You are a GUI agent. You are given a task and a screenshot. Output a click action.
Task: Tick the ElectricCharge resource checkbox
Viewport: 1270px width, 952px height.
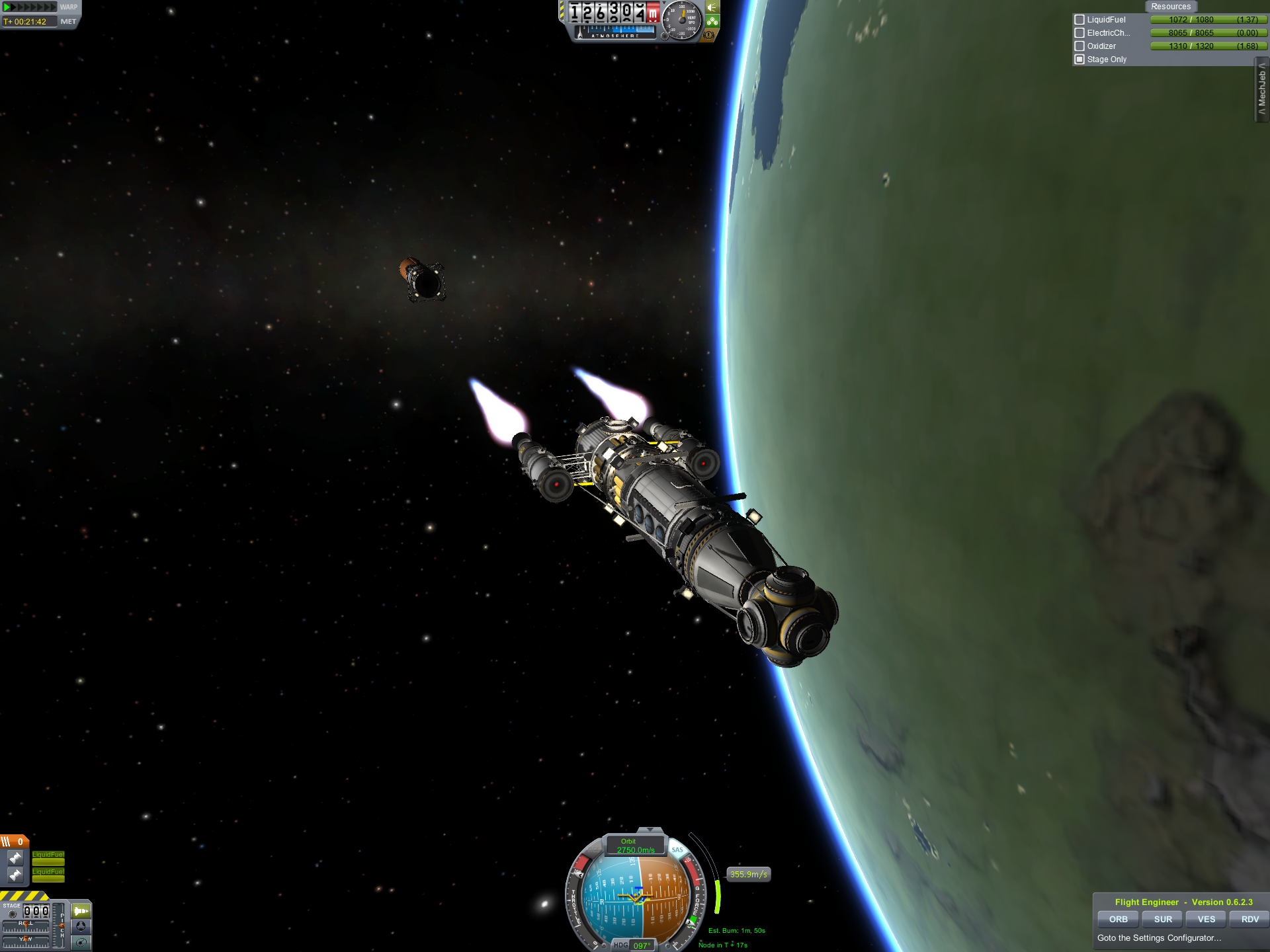1079,33
